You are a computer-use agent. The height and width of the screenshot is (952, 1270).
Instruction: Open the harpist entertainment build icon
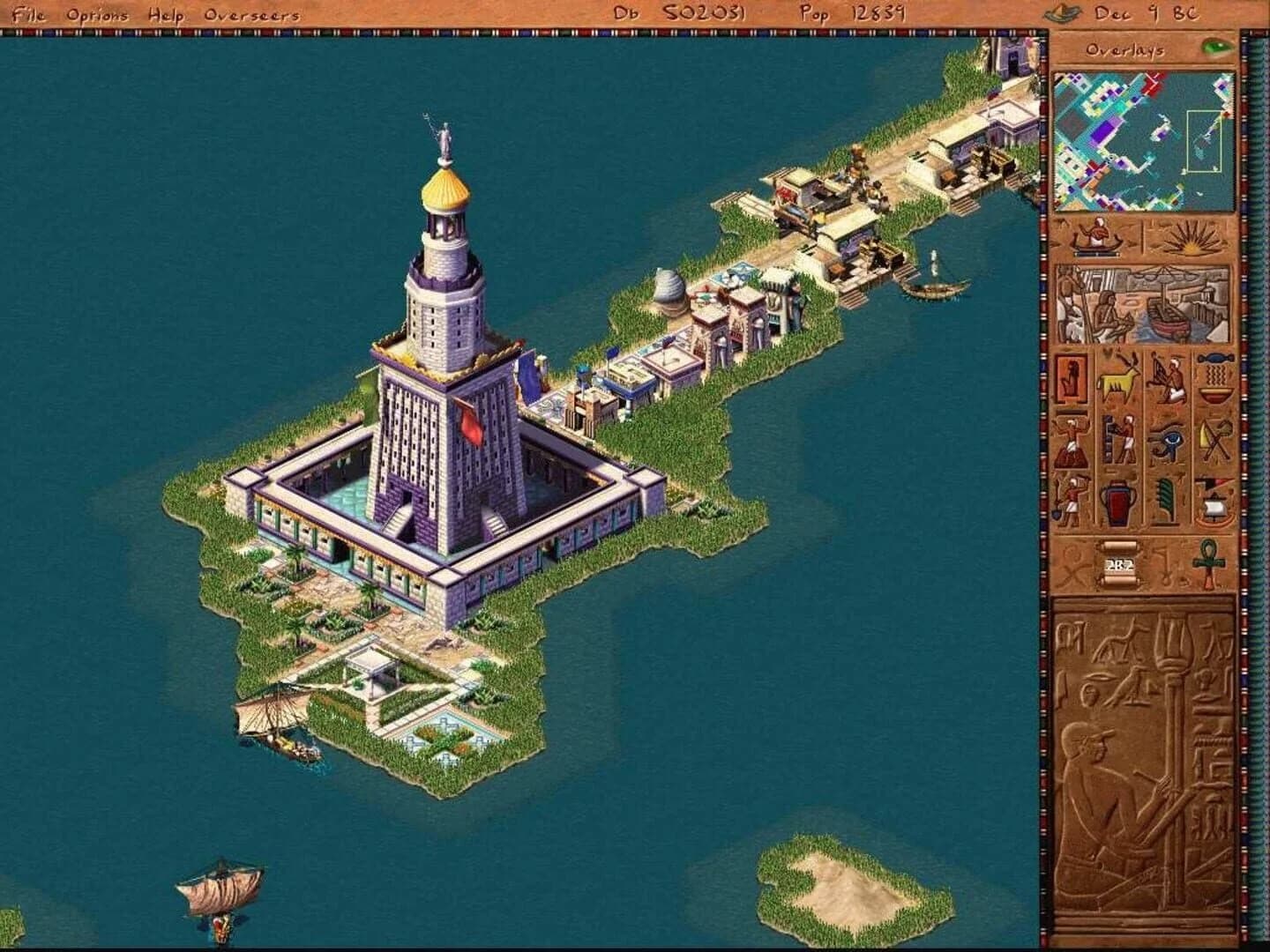[1167, 379]
